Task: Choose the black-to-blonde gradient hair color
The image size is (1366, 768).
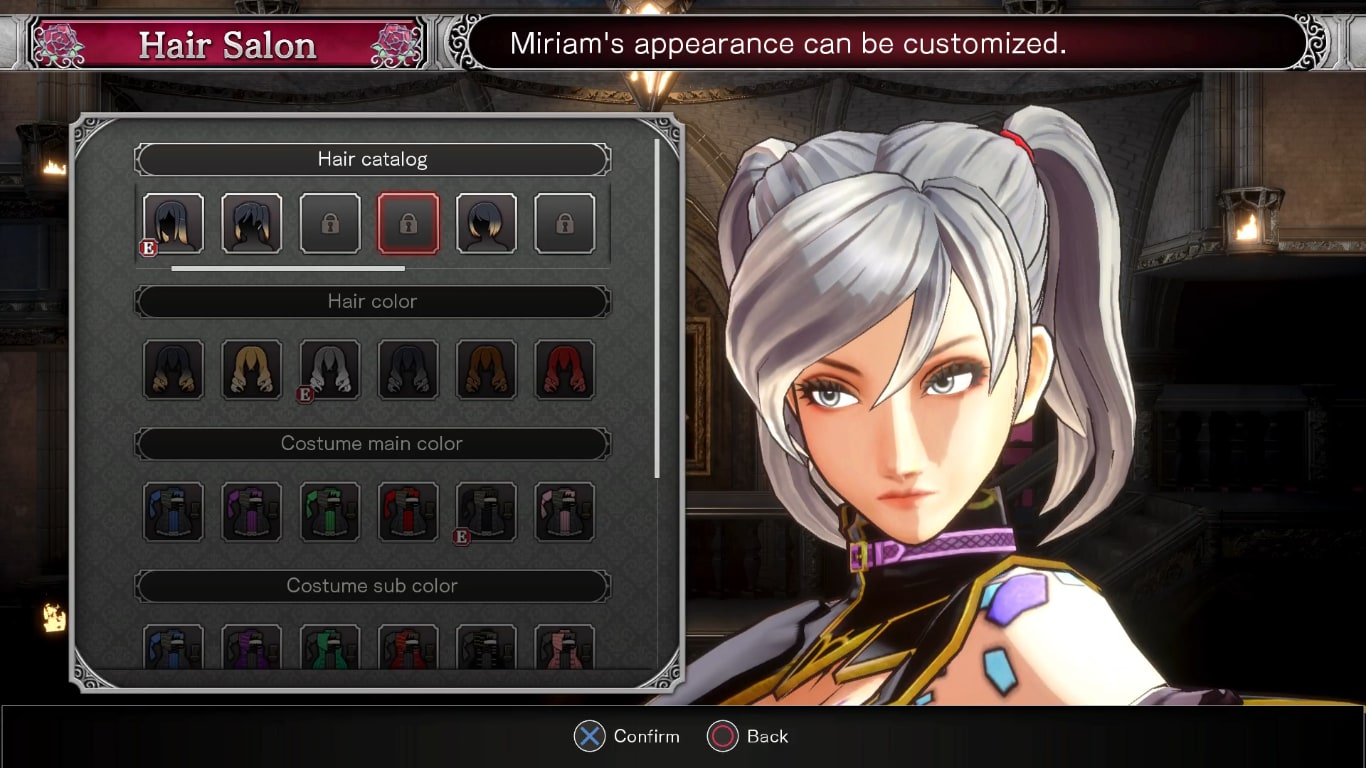Action: click(x=174, y=370)
